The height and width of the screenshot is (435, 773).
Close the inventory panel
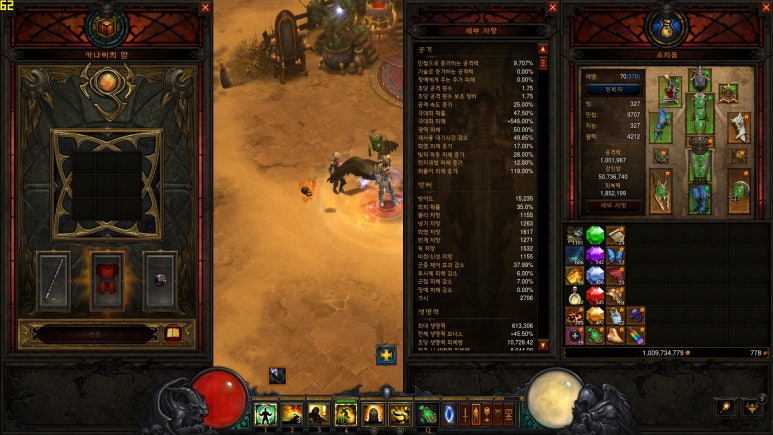tap(765, 7)
